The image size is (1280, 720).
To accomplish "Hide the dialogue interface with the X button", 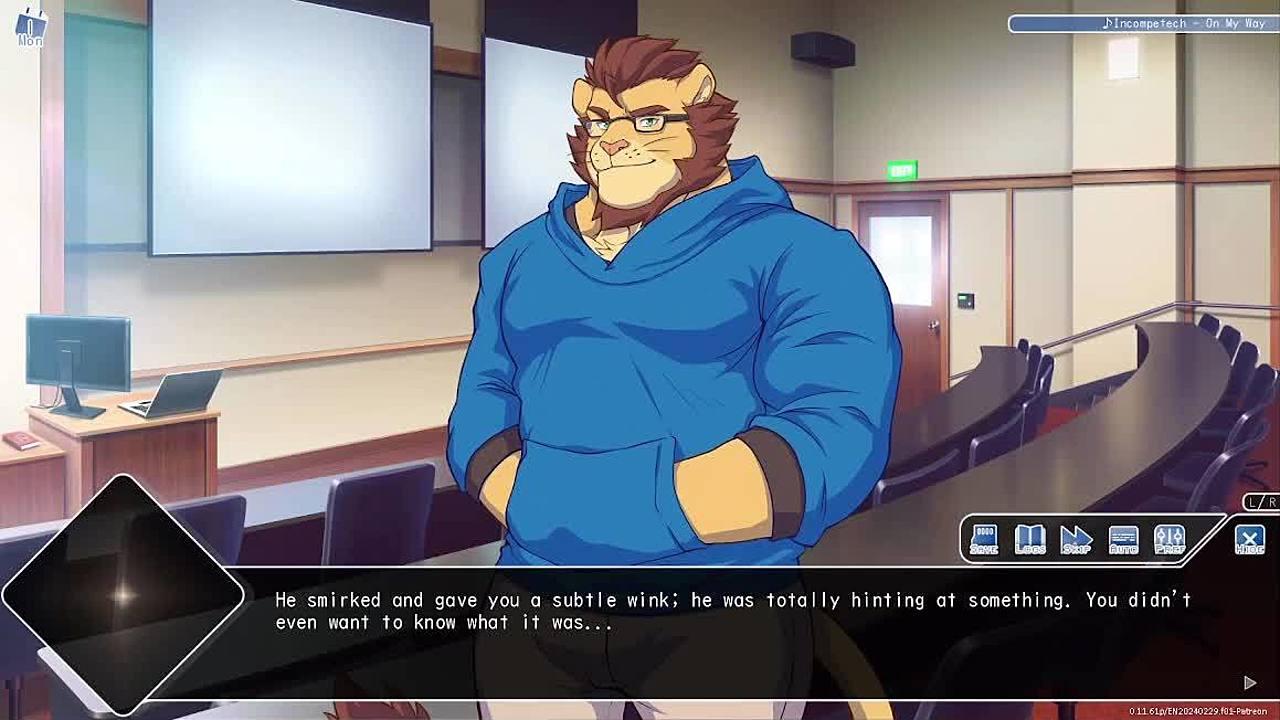I will pyautogui.click(x=1249, y=540).
